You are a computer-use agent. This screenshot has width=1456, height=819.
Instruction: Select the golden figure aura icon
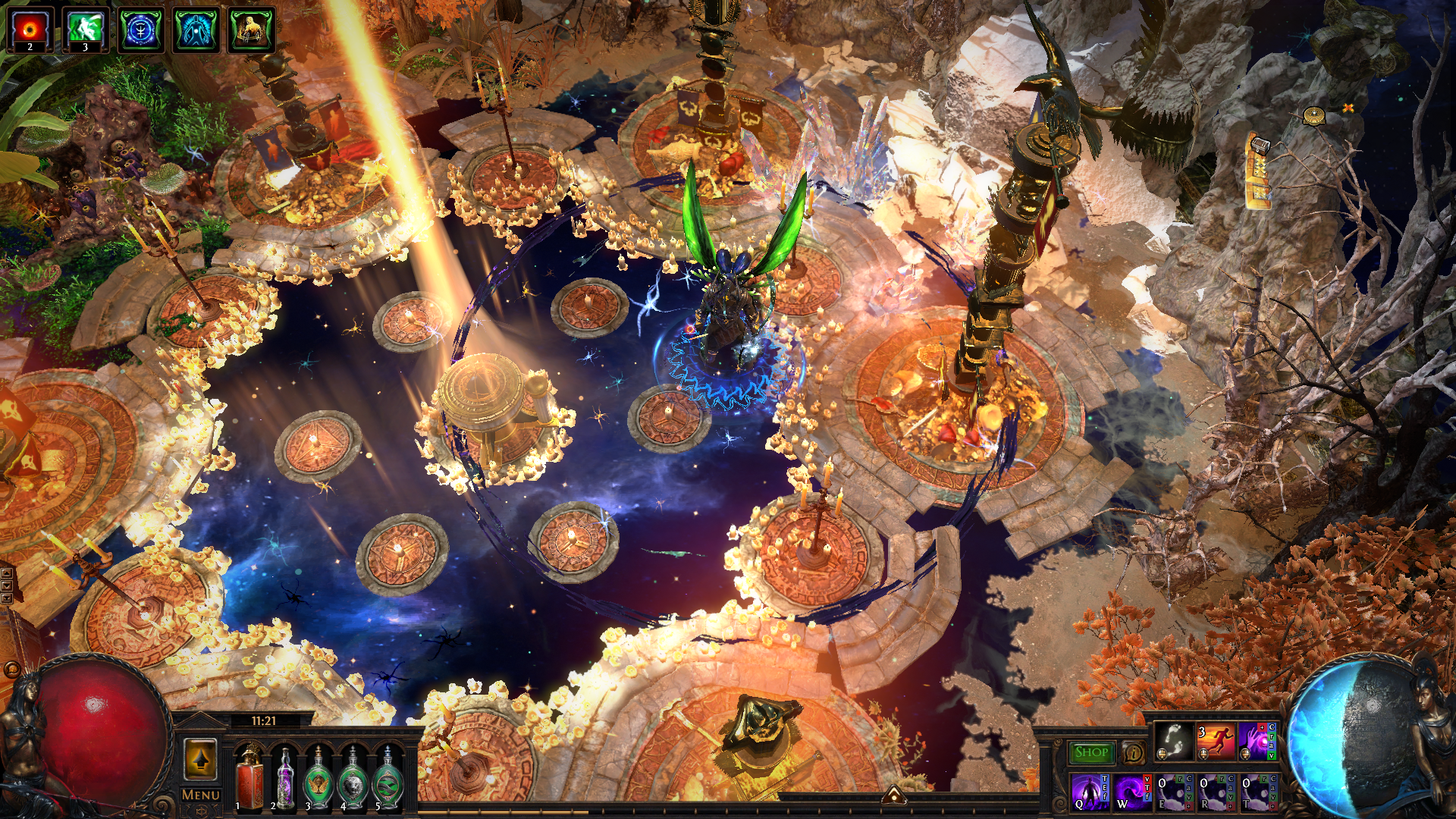(x=252, y=30)
